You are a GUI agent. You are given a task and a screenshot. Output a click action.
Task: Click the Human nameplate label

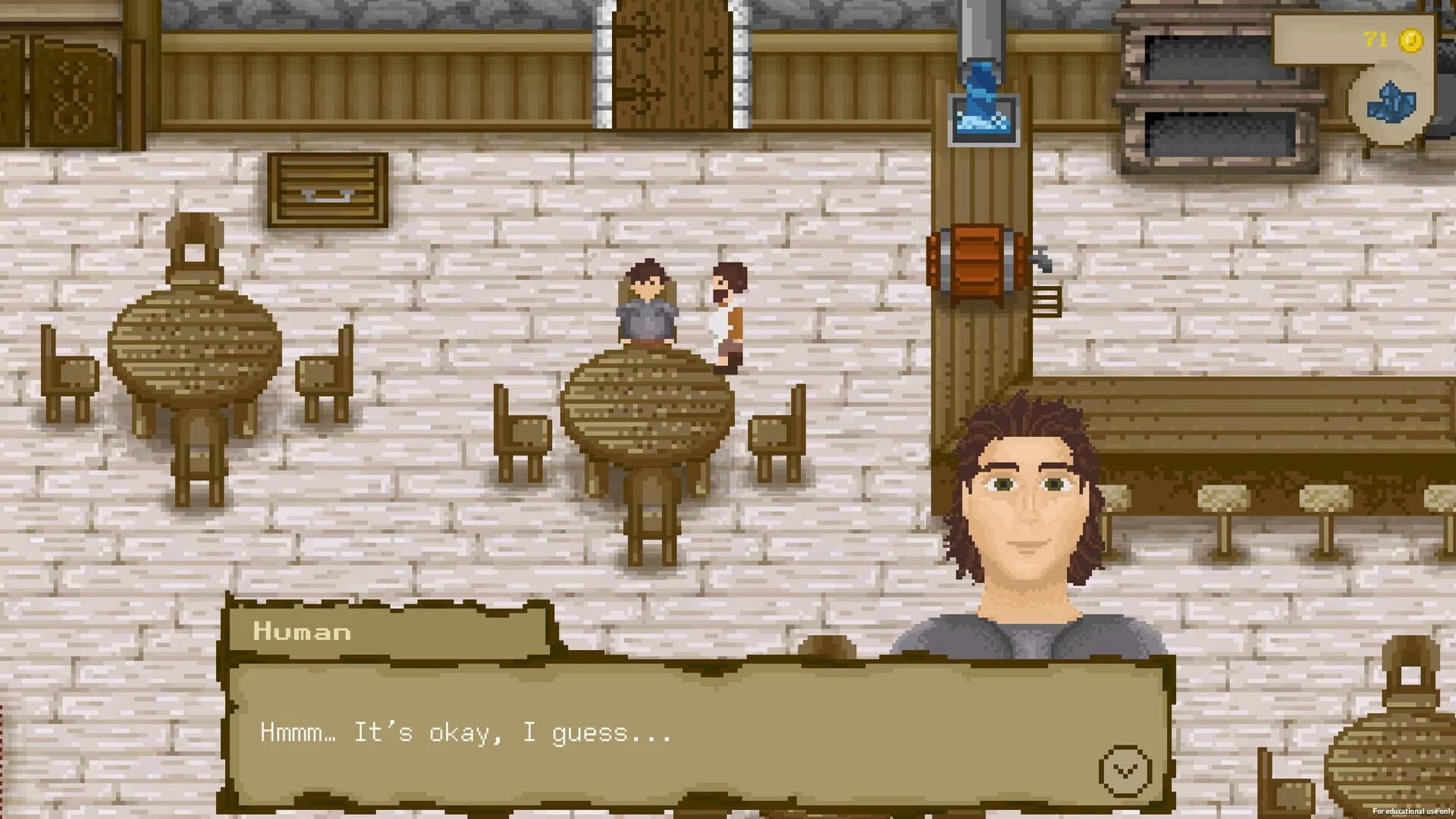(x=300, y=632)
